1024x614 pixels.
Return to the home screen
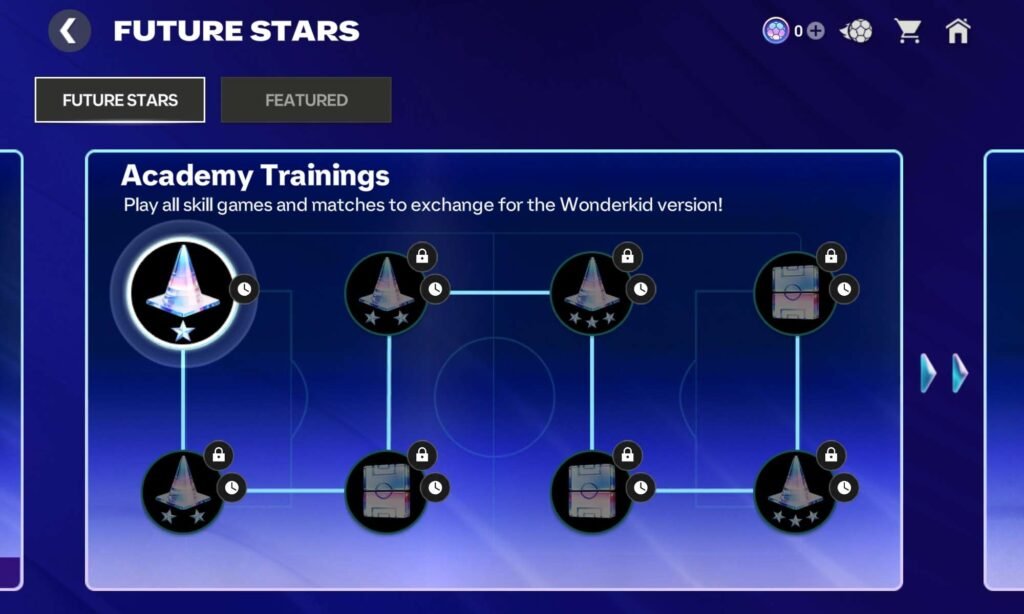[x=958, y=31]
